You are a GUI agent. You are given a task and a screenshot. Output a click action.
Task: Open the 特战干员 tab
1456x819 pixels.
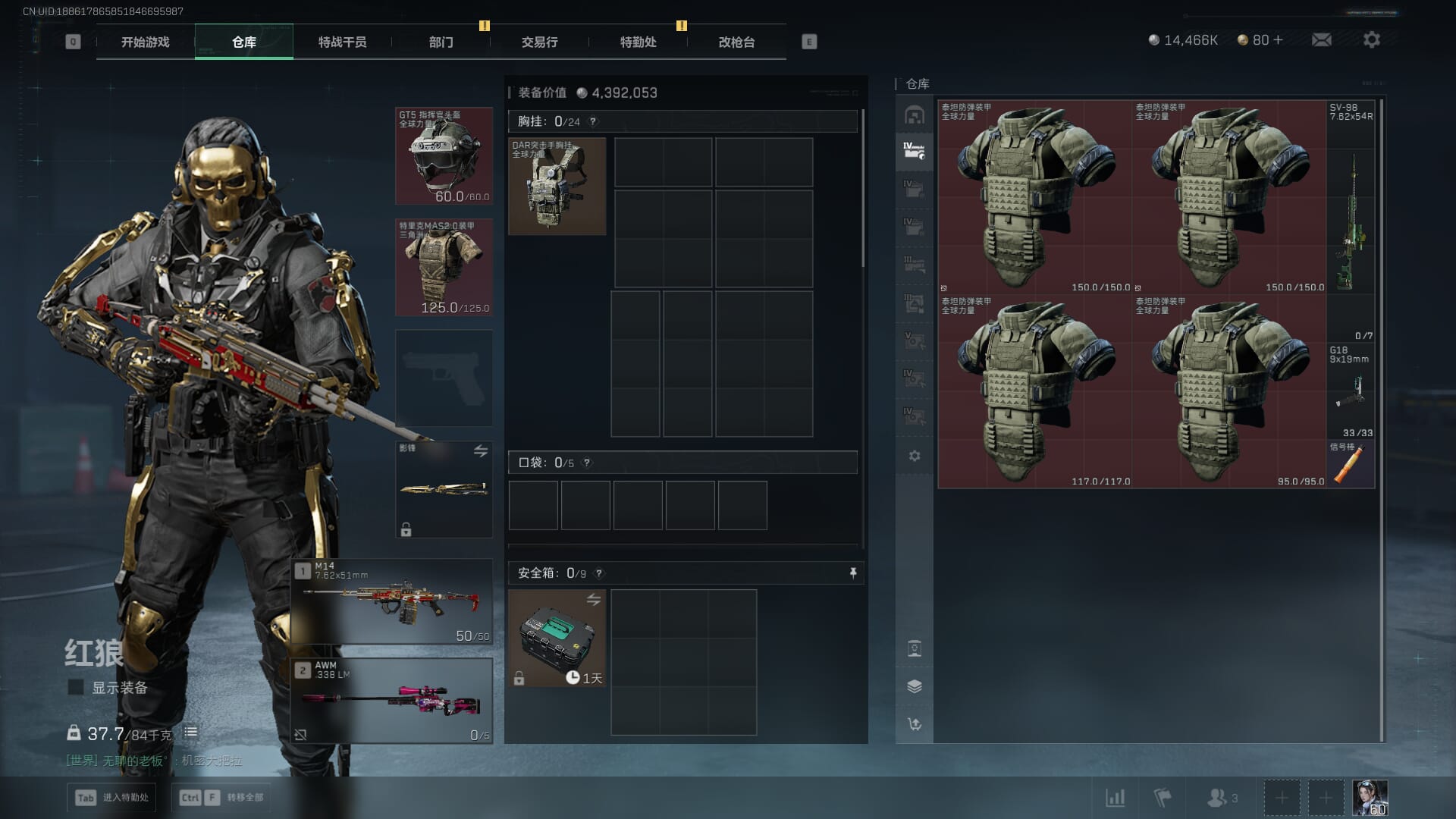(x=342, y=42)
